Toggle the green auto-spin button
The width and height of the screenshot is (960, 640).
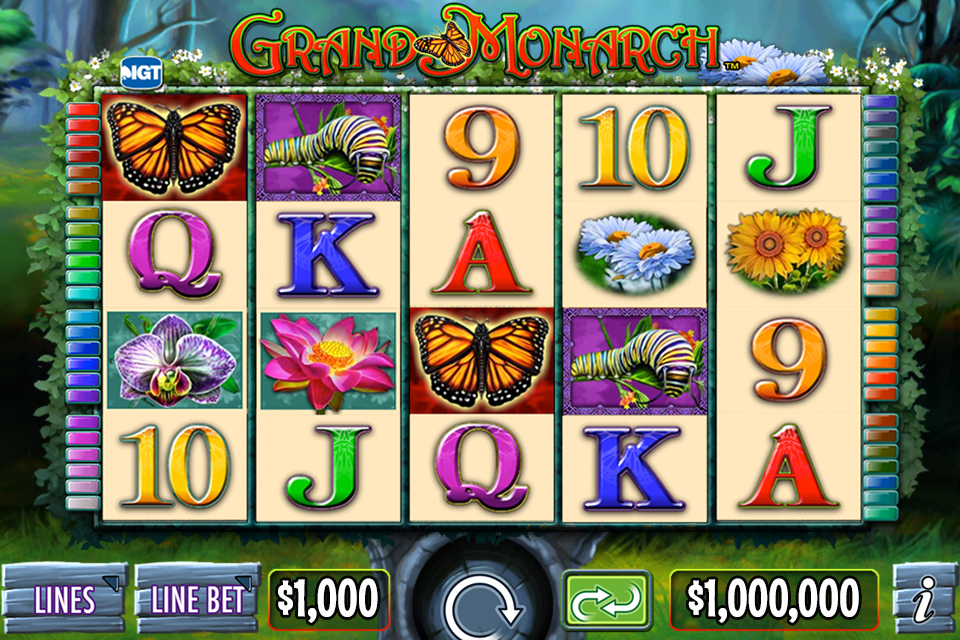click(x=603, y=598)
